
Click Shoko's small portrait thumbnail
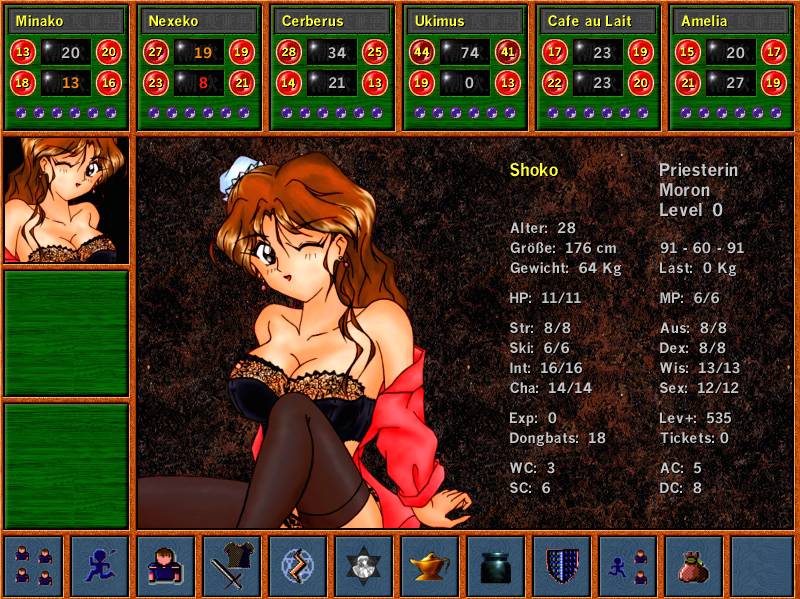66,200
